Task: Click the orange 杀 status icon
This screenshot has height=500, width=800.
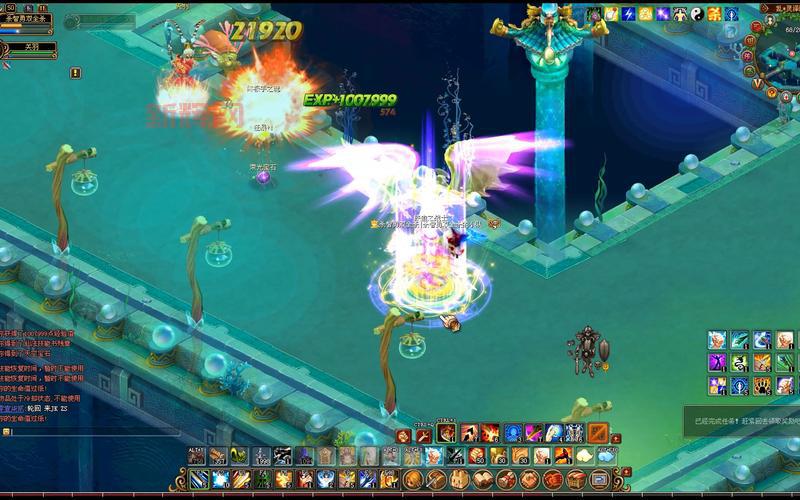Action: coord(714,14)
